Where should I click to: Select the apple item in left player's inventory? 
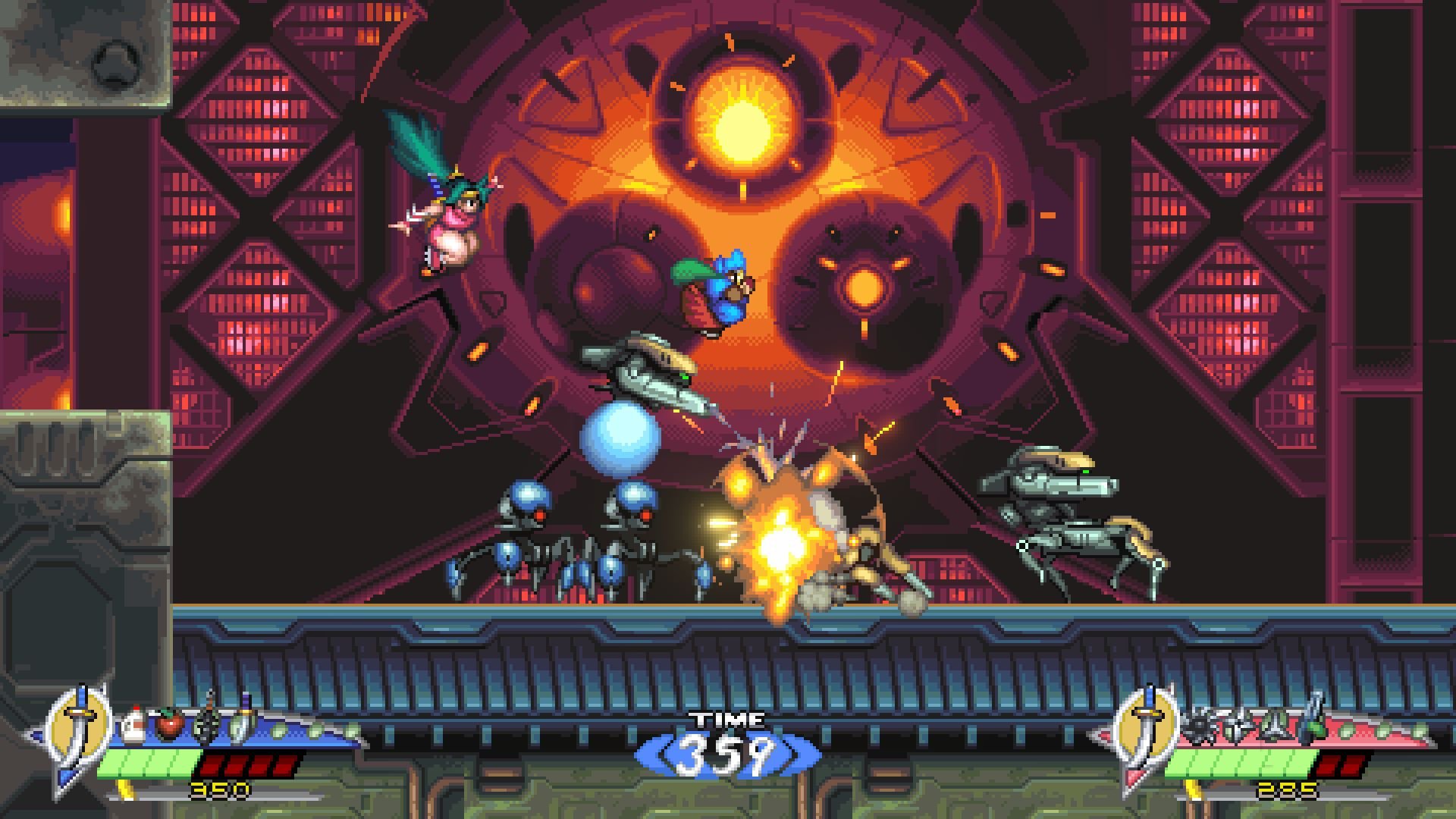[x=171, y=724]
